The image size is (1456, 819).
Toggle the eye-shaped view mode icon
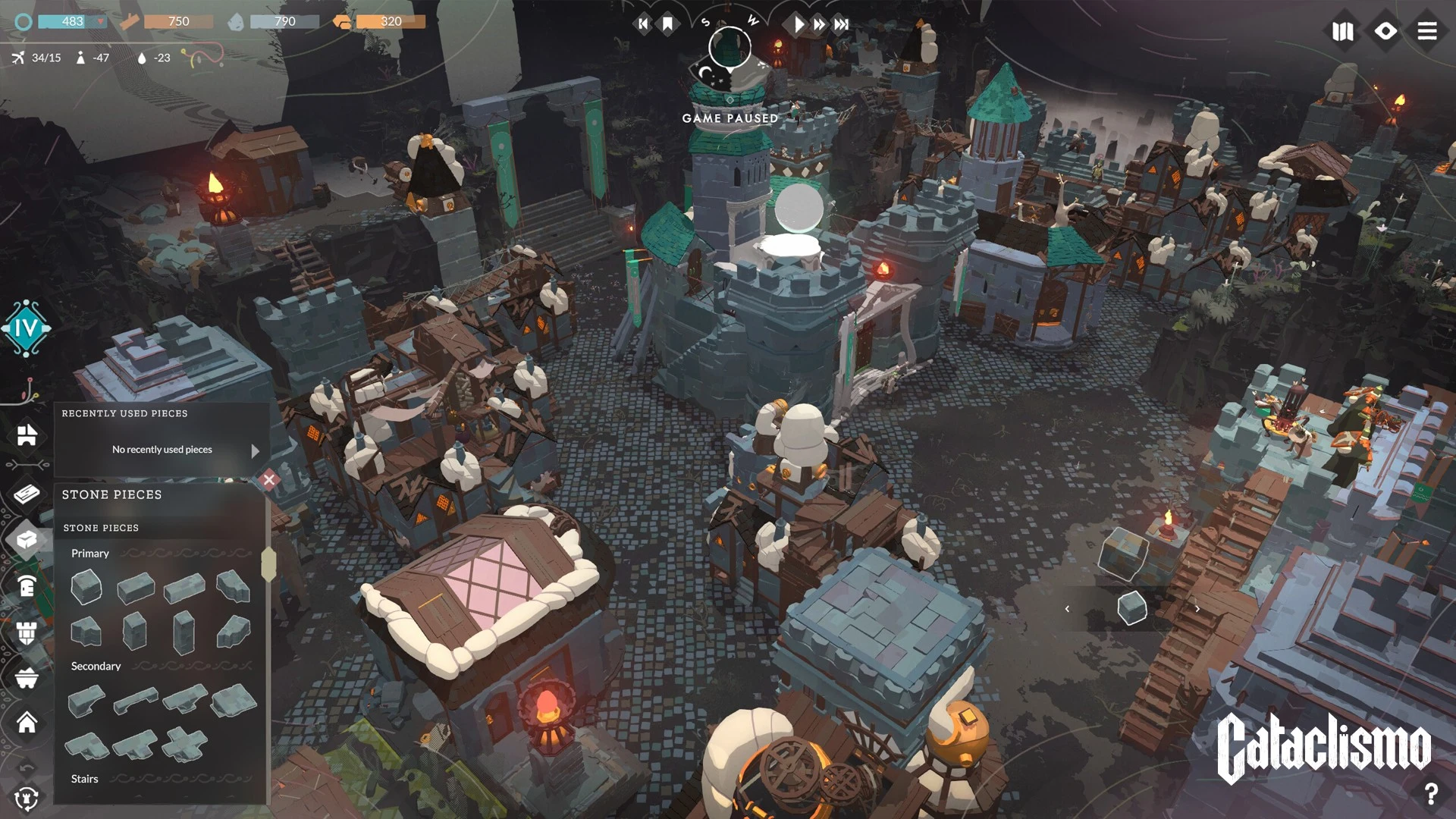click(x=1385, y=31)
